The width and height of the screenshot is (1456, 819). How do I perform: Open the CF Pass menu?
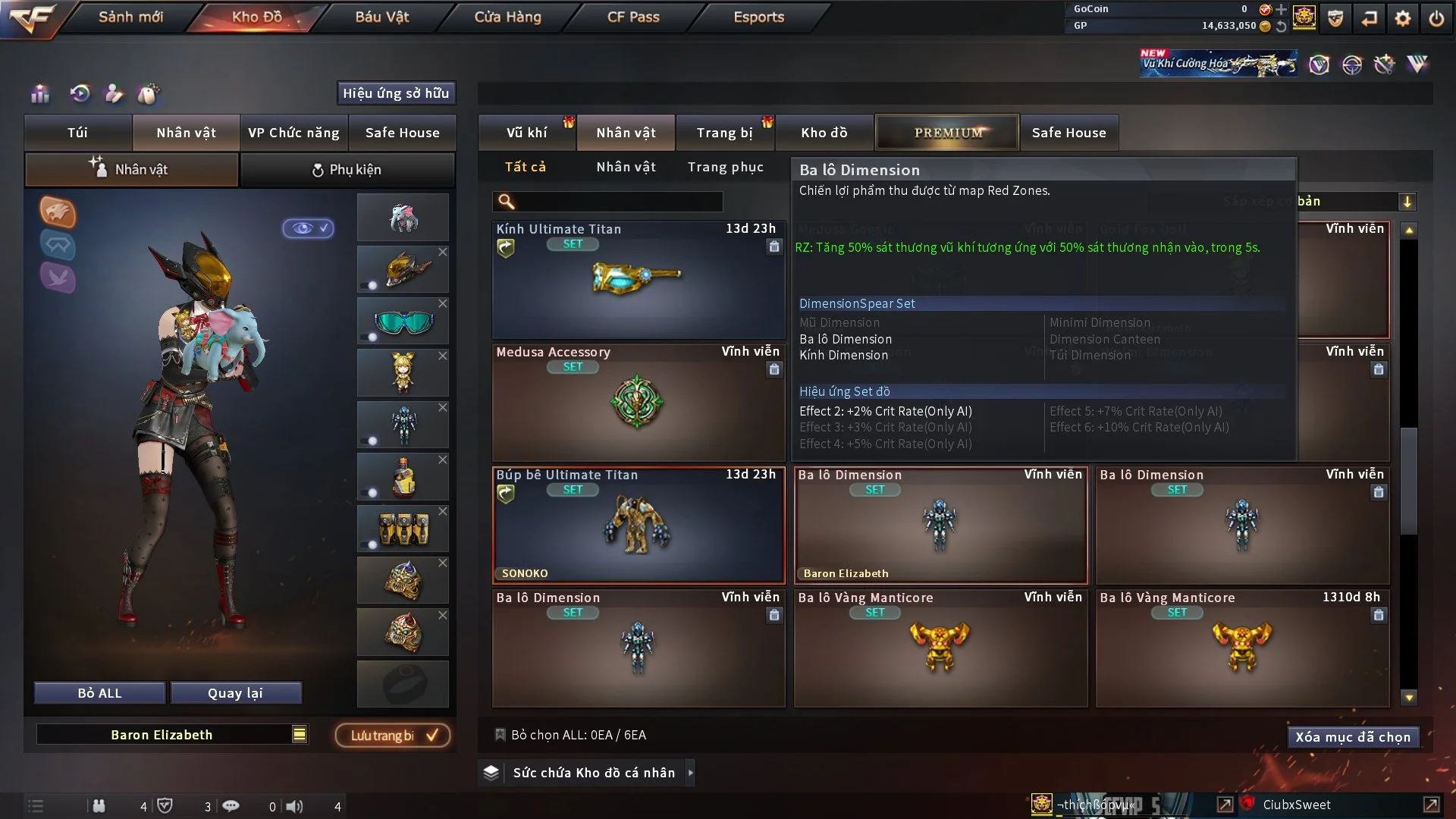pos(633,17)
